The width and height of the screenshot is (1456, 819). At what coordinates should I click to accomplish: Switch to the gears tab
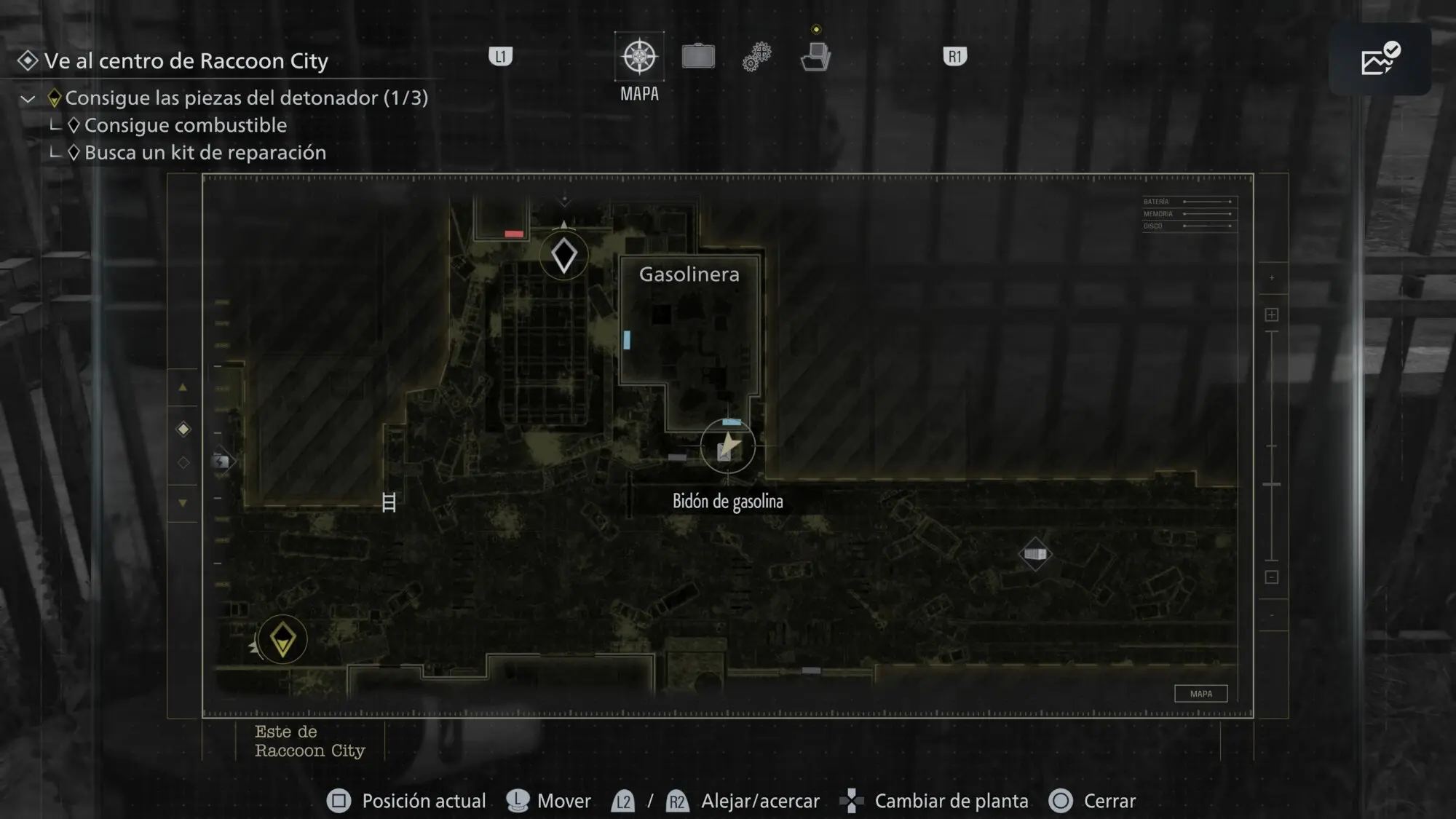point(756,57)
